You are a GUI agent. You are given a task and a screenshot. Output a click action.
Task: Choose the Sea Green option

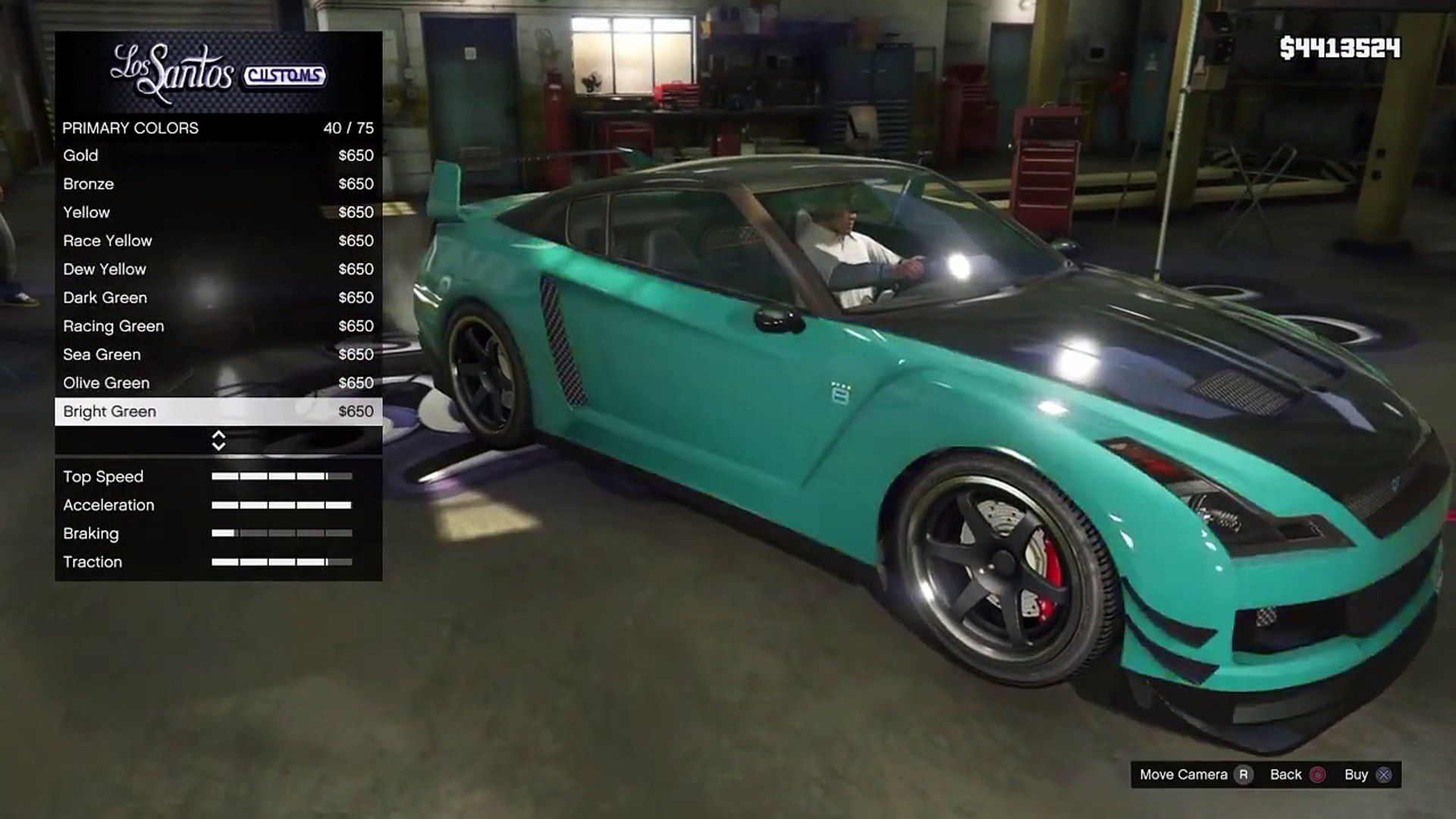(218, 355)
